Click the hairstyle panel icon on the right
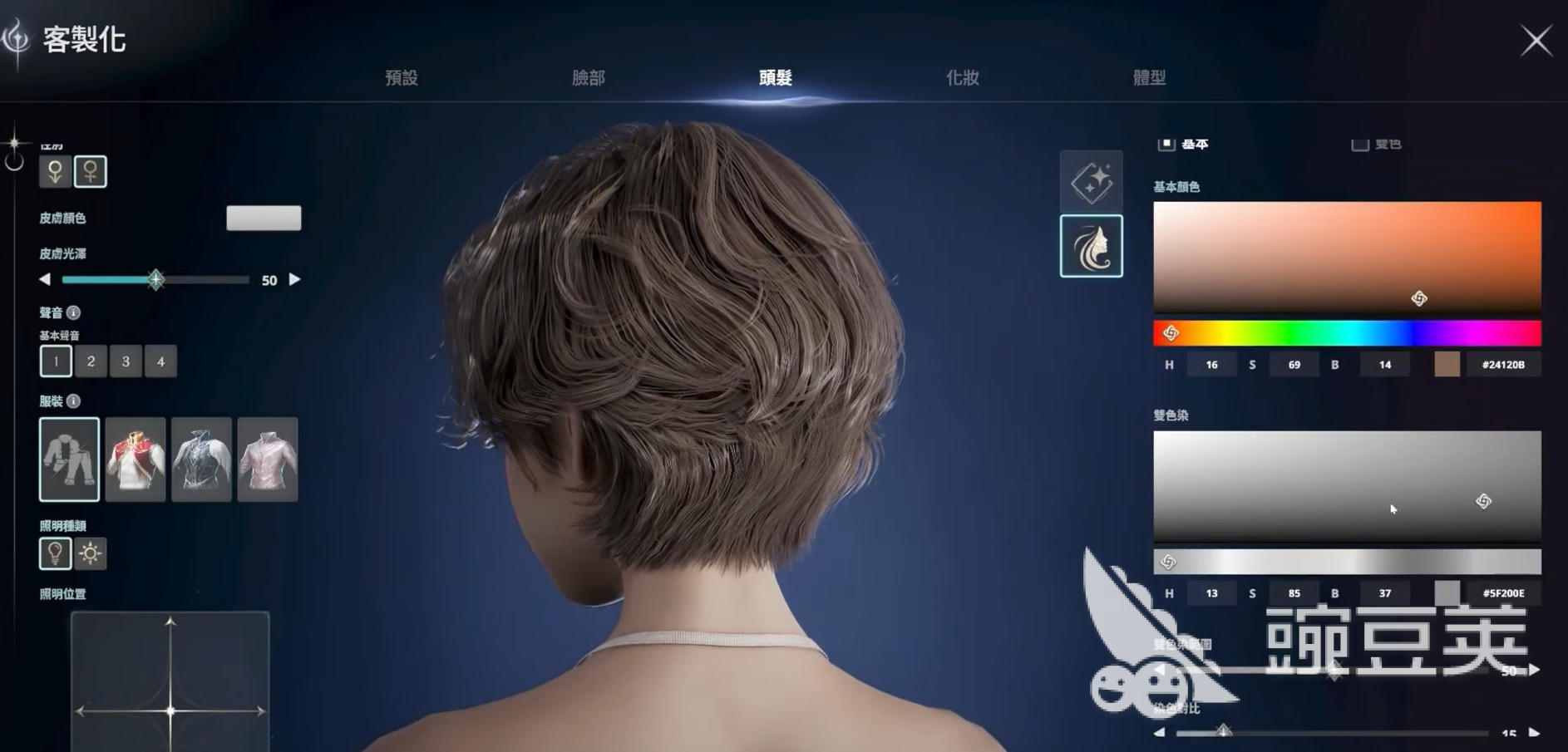The width and height of the screenshot is (1568, 752). (1092, 247)
